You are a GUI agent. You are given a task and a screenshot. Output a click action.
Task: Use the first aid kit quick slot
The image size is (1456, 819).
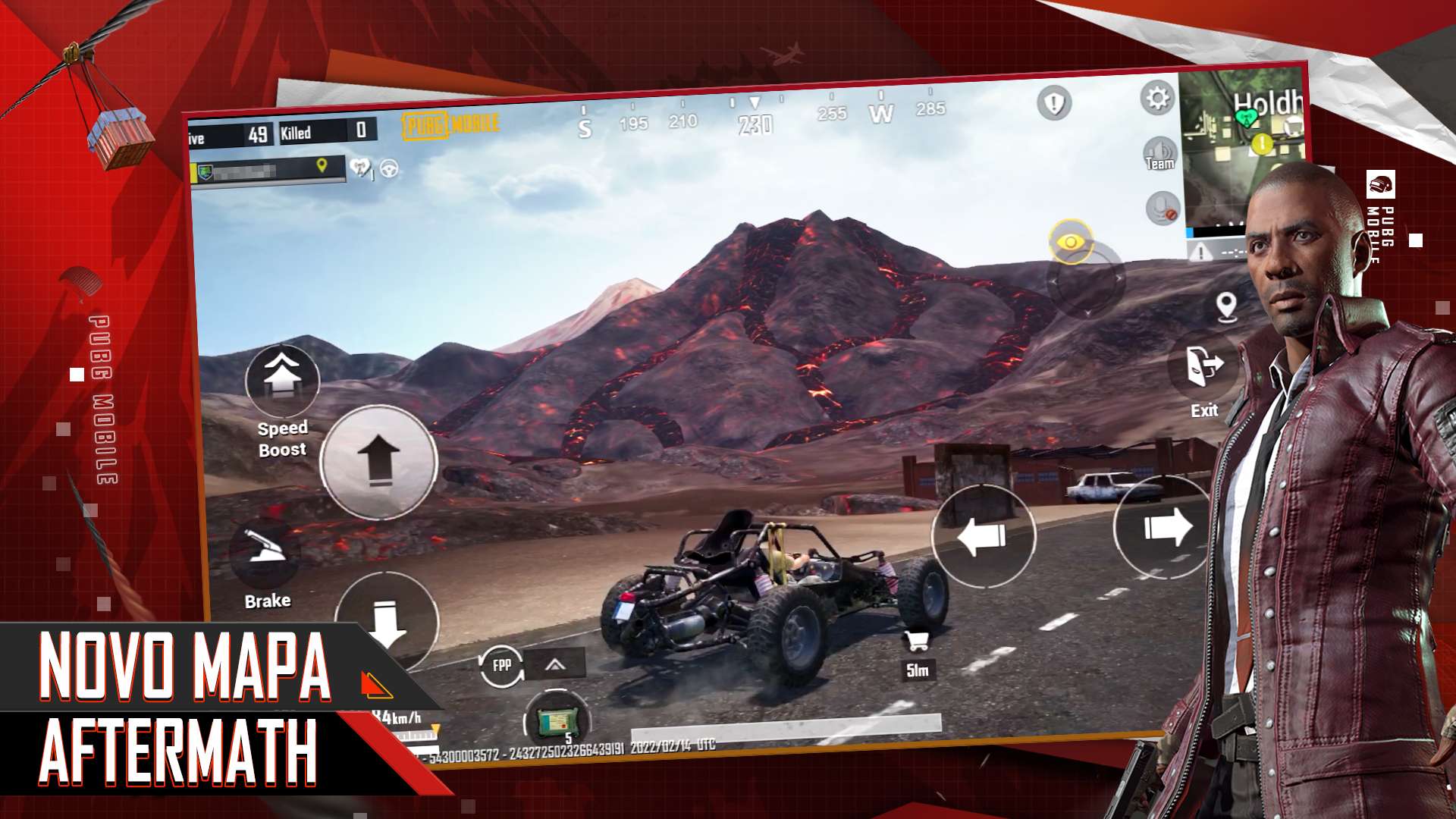pyautogui.click(x=559, y=722)
